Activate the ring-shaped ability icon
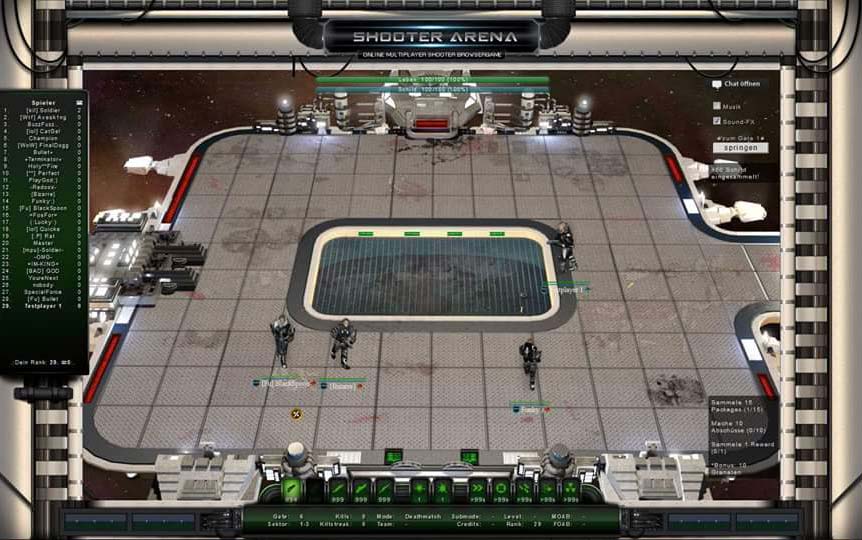 [x=500, y=489]
